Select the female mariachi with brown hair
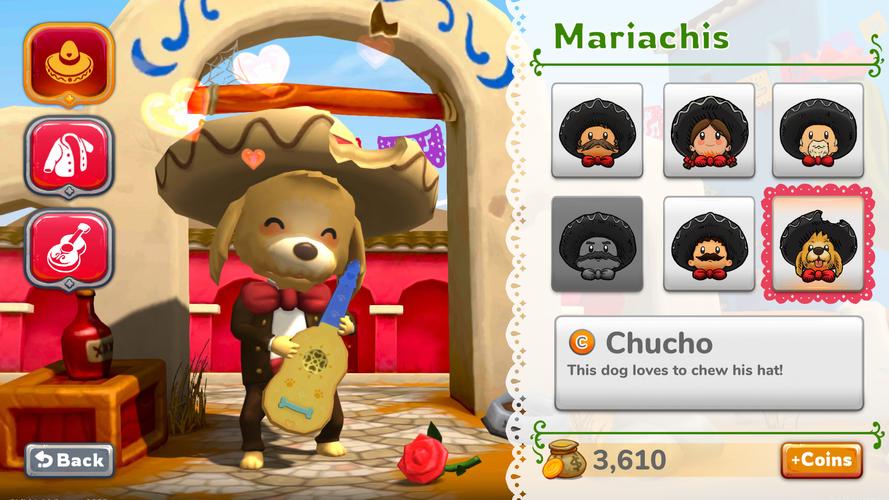 709,130
